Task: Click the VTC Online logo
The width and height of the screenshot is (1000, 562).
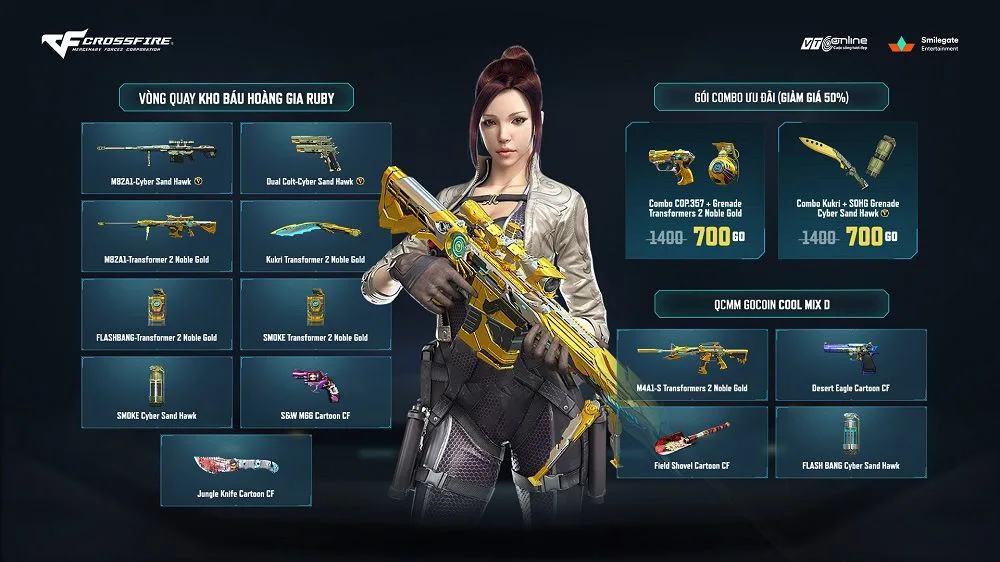Action: click(x=834, y=45)
